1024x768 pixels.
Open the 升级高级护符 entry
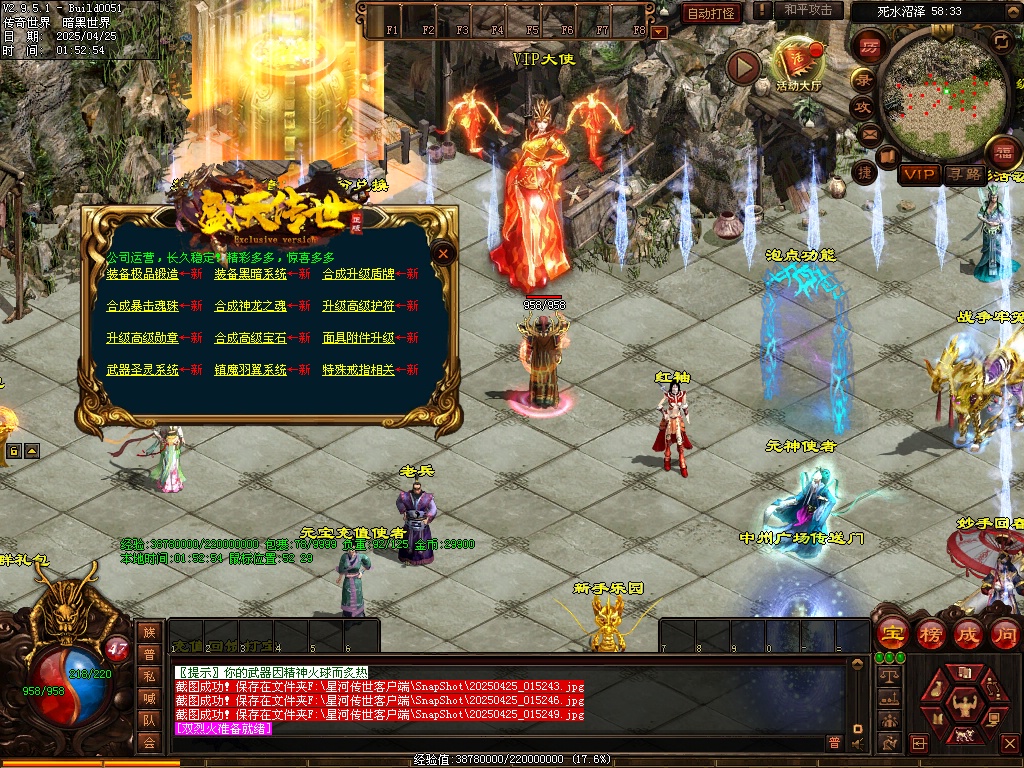(358, 306)
